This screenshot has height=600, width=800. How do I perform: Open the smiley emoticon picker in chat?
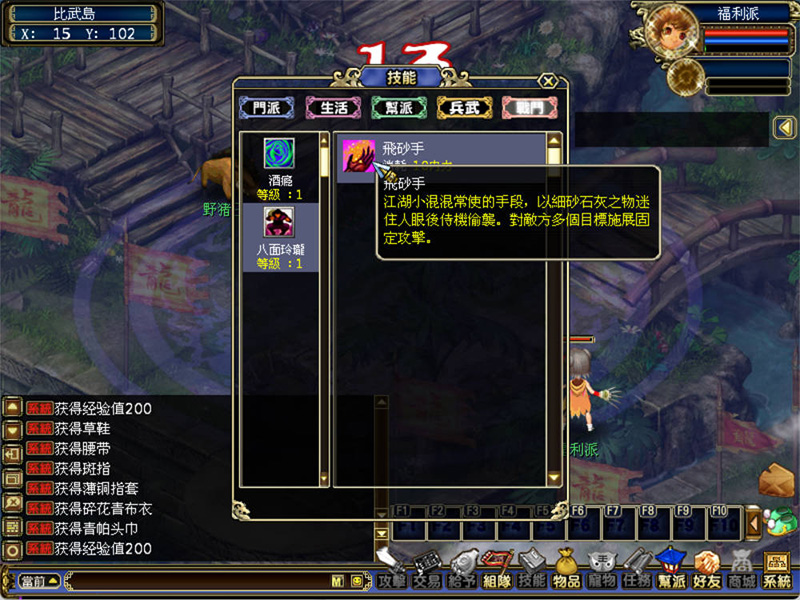click(355, 581)
